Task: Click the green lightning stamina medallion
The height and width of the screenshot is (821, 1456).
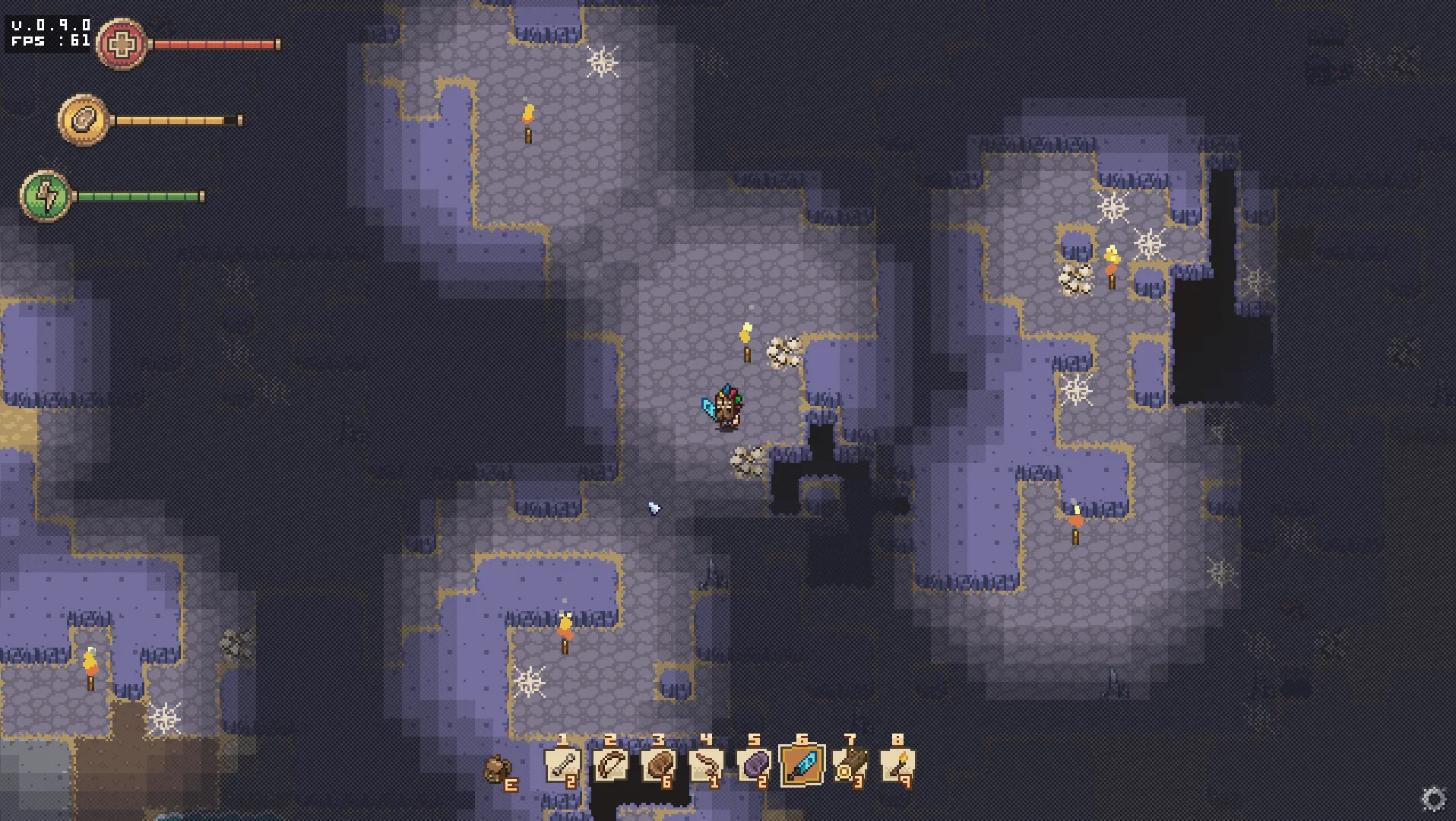Action: (x=46, y=195)
